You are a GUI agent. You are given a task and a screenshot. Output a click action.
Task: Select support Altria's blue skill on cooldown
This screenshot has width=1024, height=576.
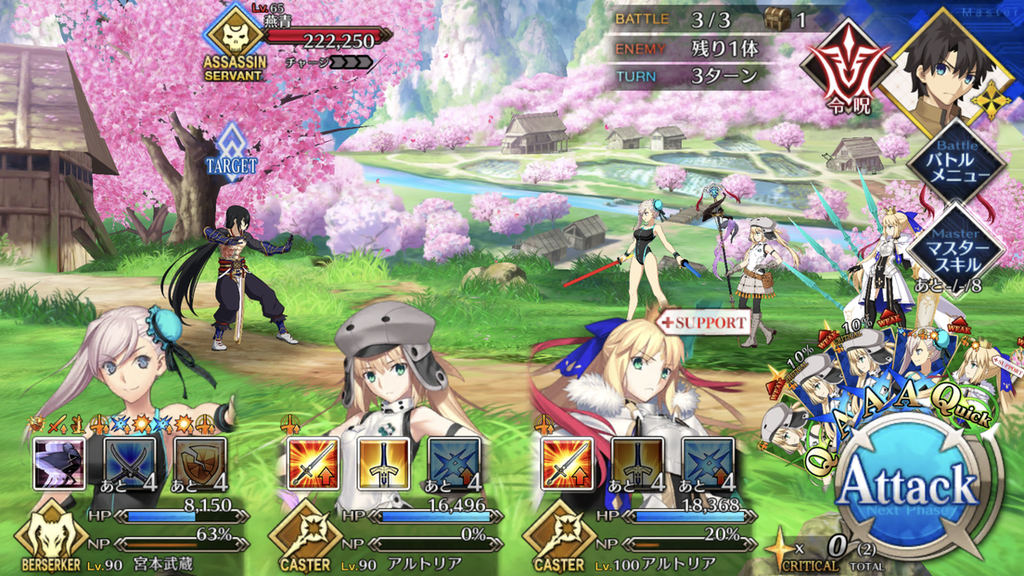(708, 464)
